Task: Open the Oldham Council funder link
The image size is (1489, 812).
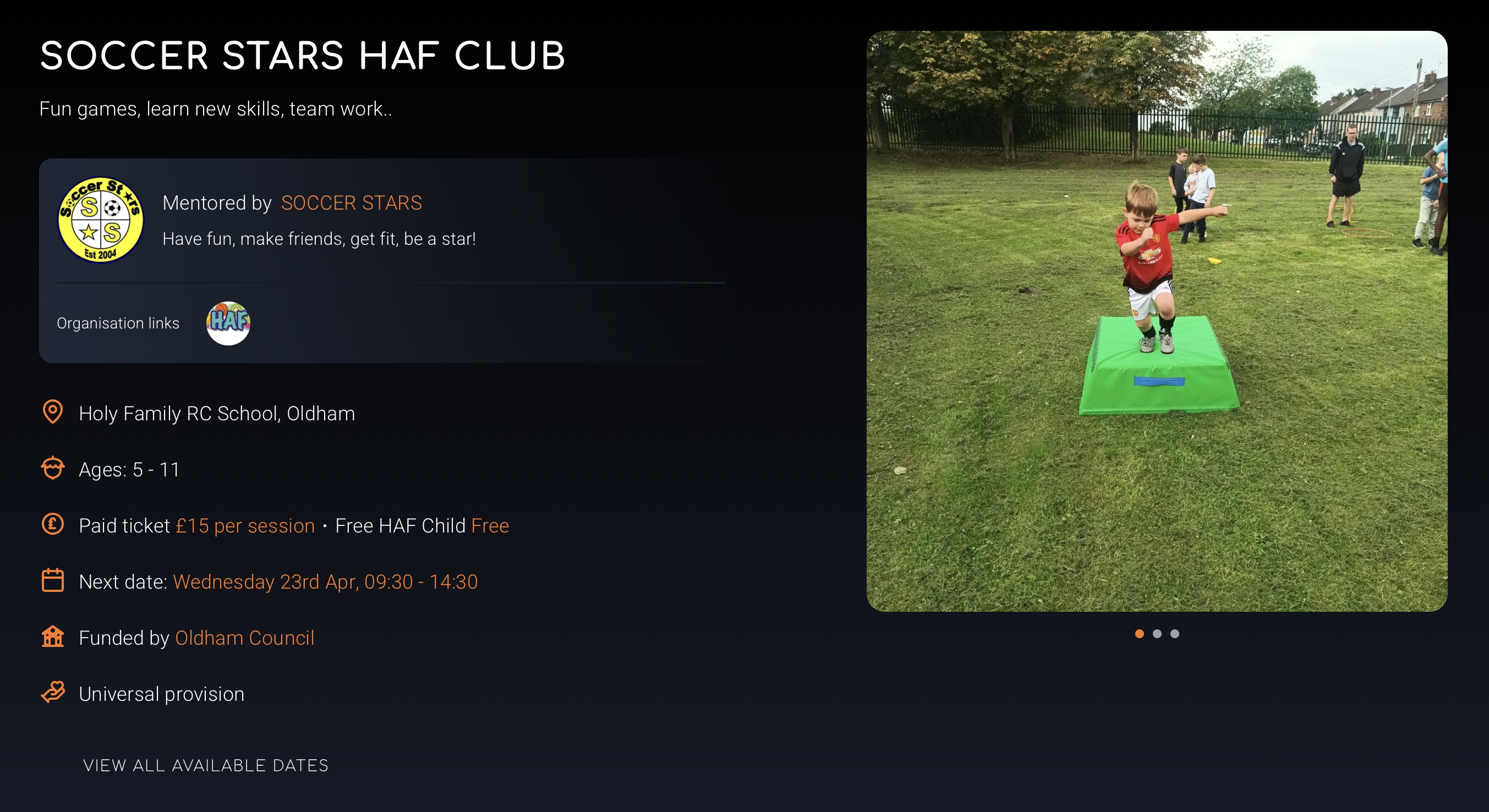Action: coord(244,638)
